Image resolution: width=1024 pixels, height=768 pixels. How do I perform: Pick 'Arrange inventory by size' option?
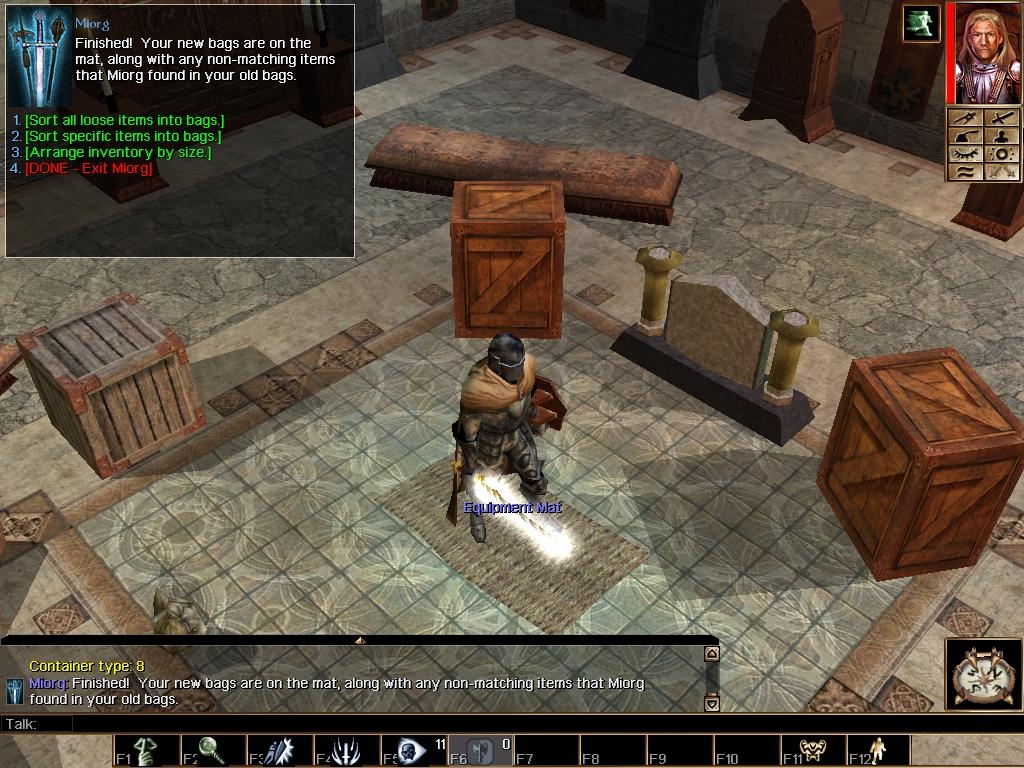(x=118, y=152)
